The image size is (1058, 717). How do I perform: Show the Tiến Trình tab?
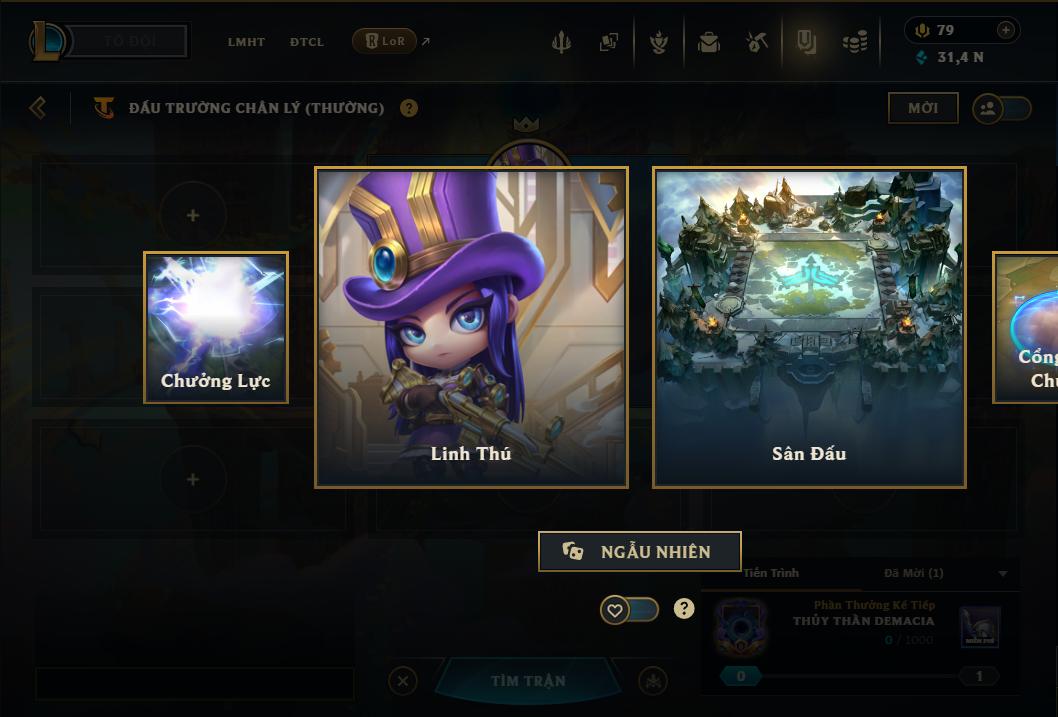click(771, 573)
